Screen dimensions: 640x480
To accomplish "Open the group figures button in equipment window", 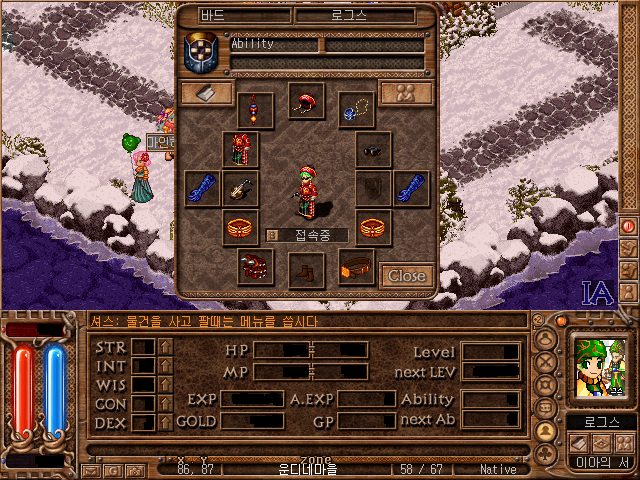I will [405, 93].
